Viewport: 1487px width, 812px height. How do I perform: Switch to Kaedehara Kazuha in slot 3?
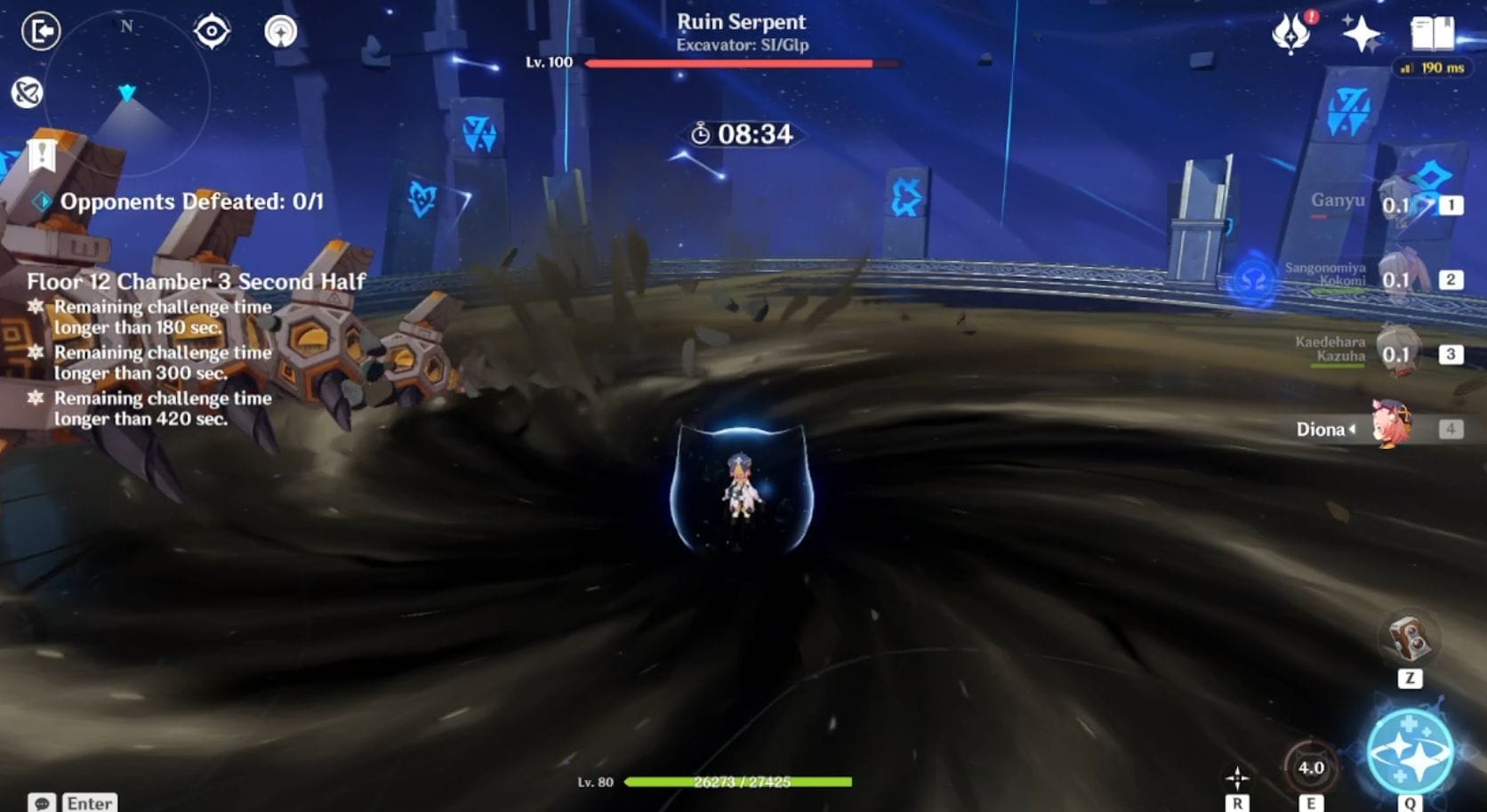pyautogui.click(x=1396, y=354)
